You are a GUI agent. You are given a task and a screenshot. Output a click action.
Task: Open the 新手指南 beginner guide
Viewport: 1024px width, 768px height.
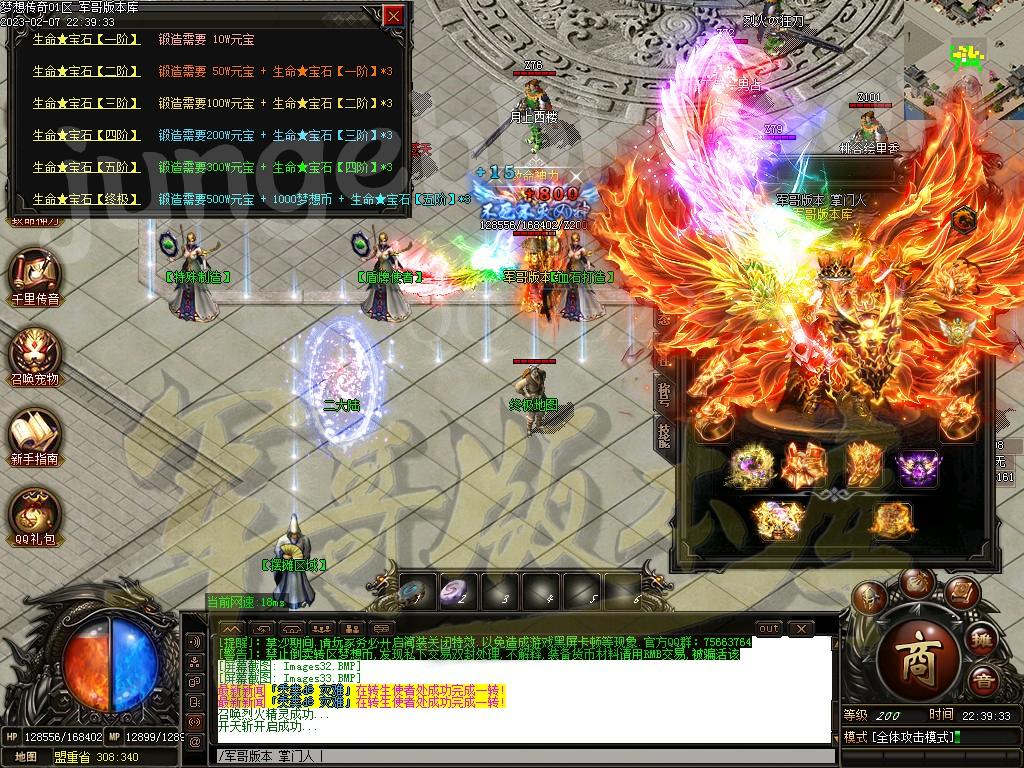click(x=35, y=435)
